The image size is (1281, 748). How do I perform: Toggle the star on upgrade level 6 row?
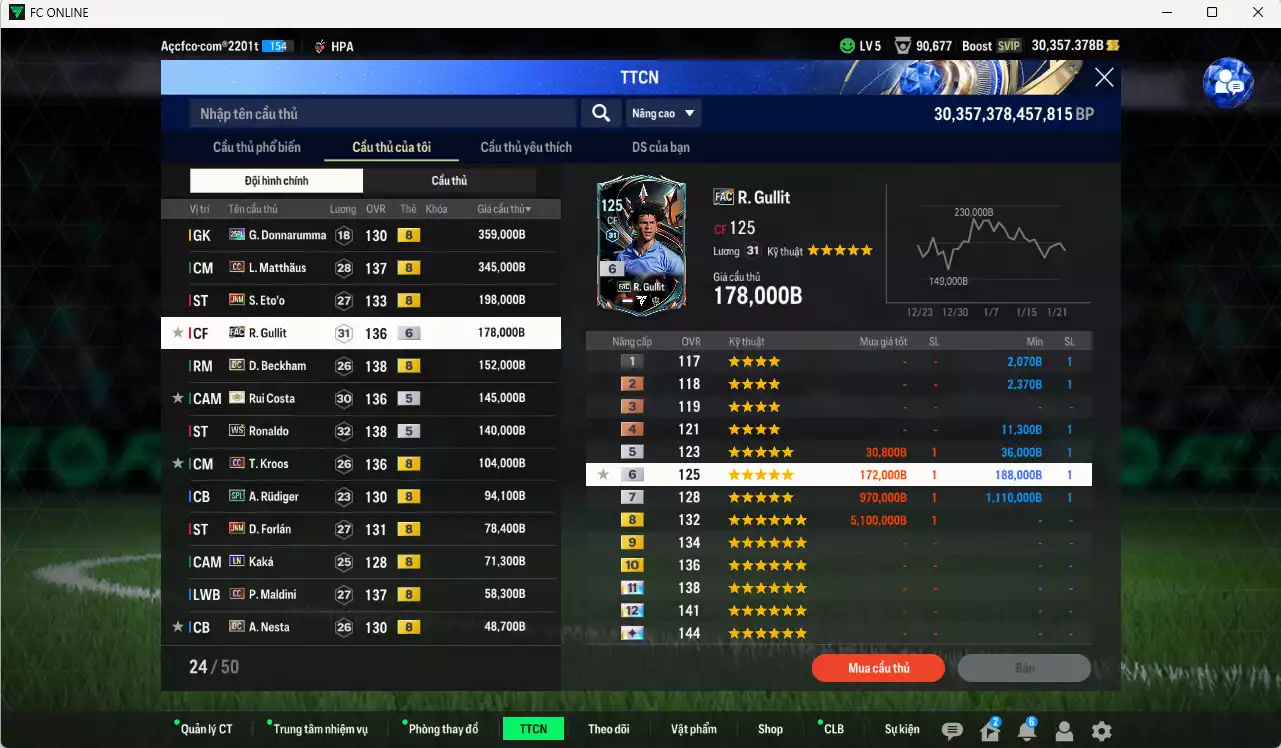[604, 474]
